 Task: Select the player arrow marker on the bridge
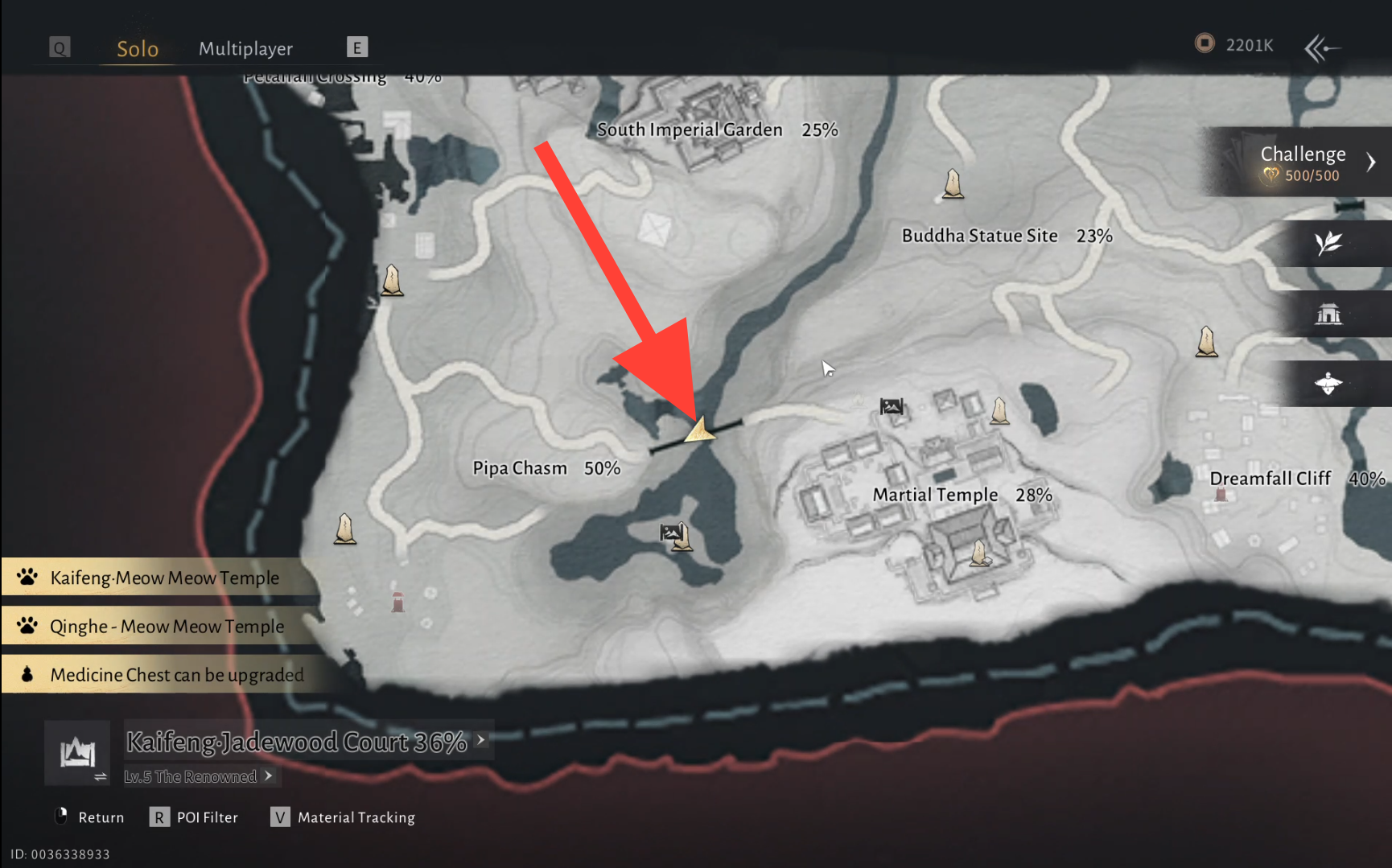pos(699,430)
